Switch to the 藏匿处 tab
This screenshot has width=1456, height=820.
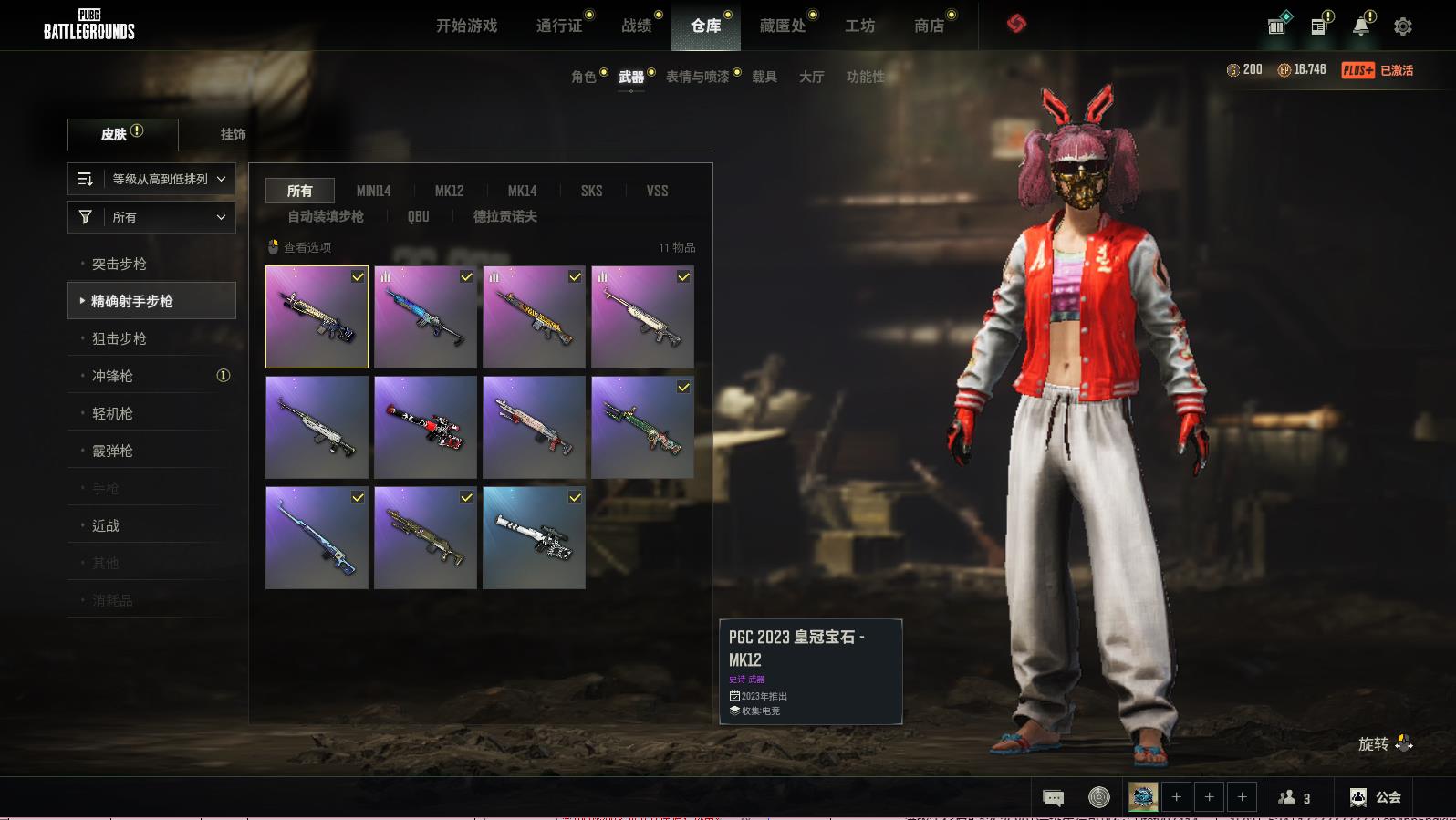click(783, 26)
